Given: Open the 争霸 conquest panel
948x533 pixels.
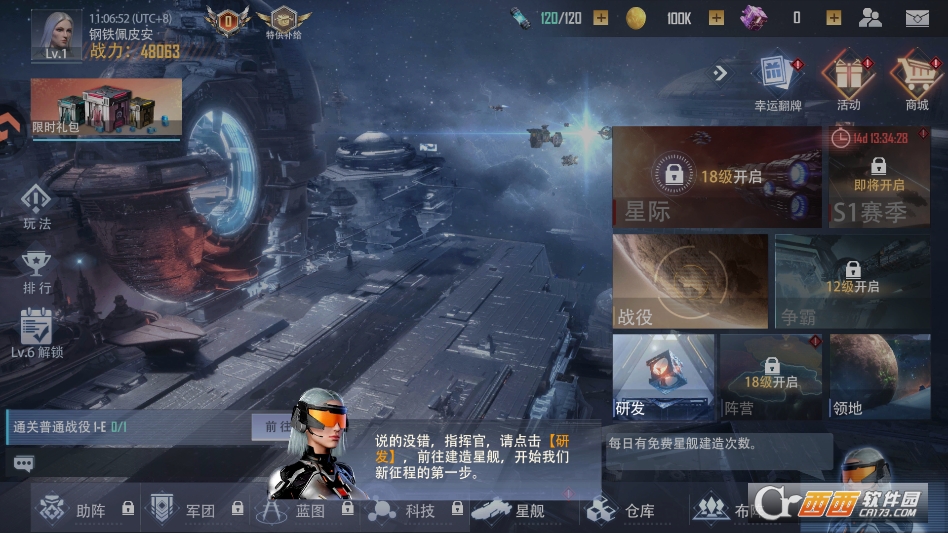Looking at the screenshot, I should (851, 281).
